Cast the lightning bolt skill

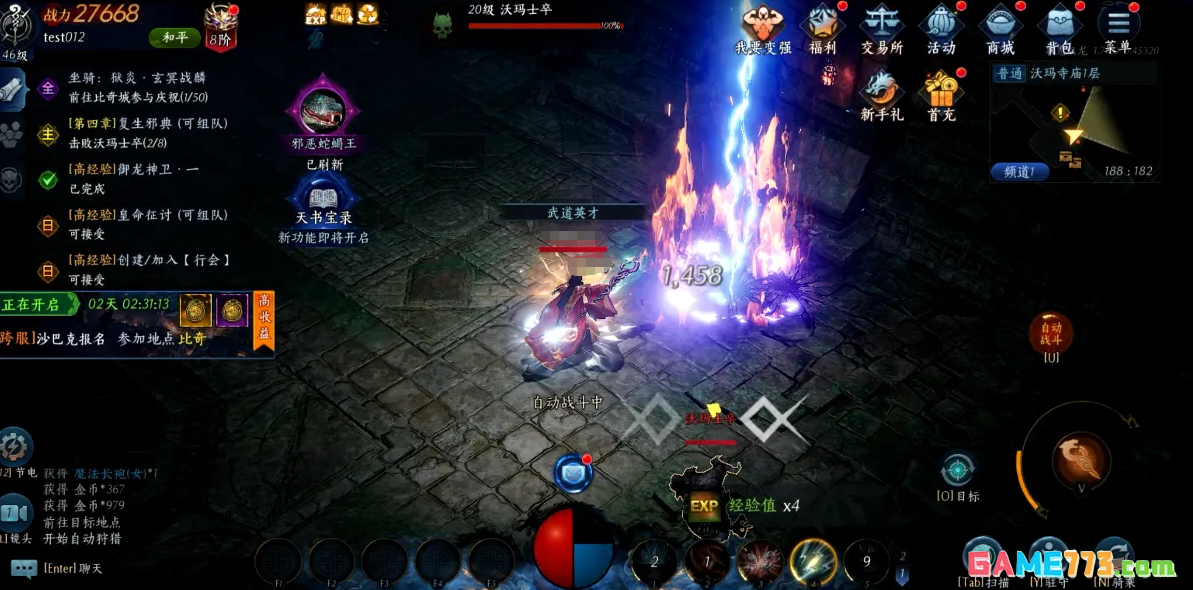[x=813, y=561]
